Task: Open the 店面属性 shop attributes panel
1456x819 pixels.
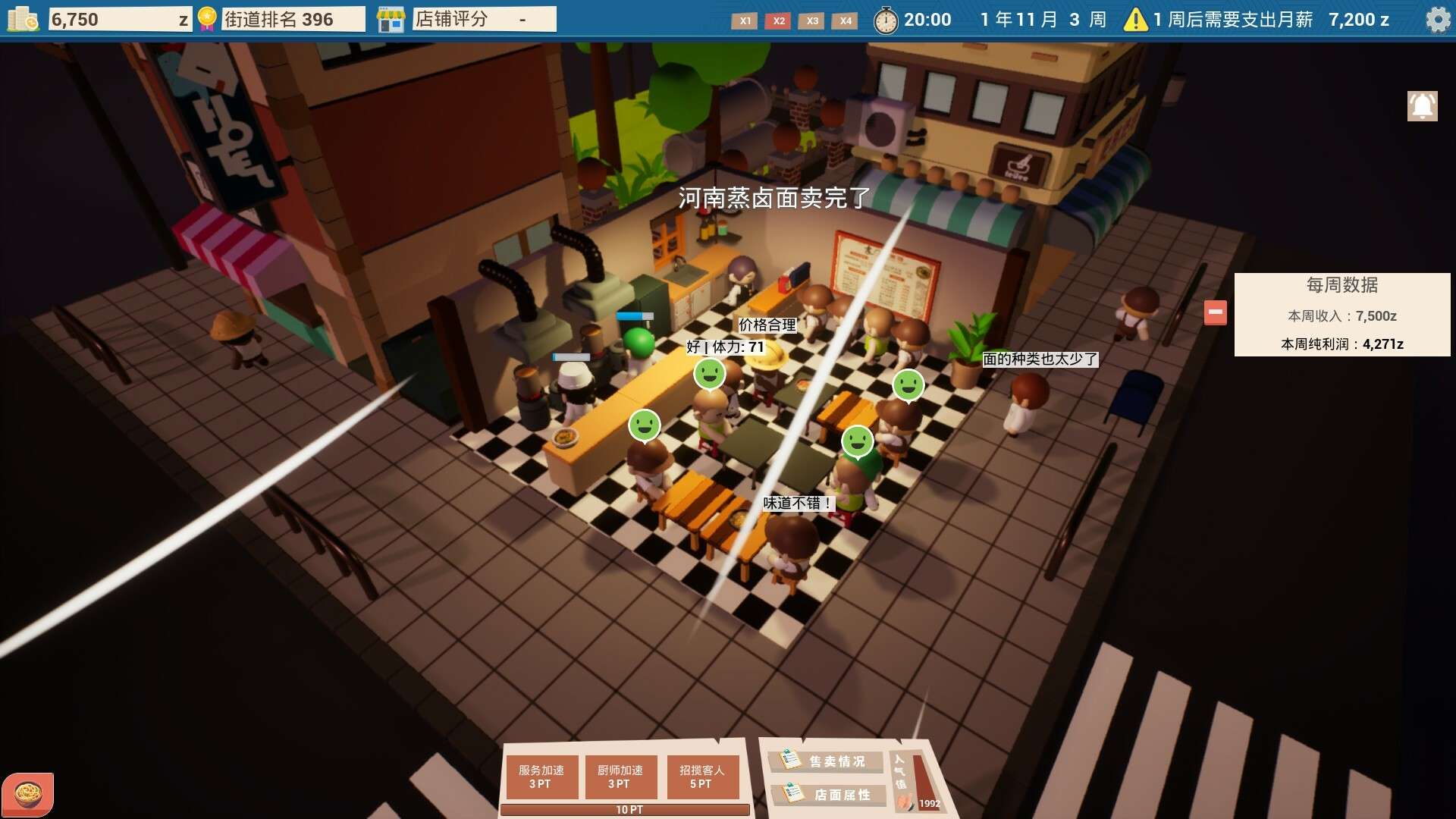Action: pos(827,795)
